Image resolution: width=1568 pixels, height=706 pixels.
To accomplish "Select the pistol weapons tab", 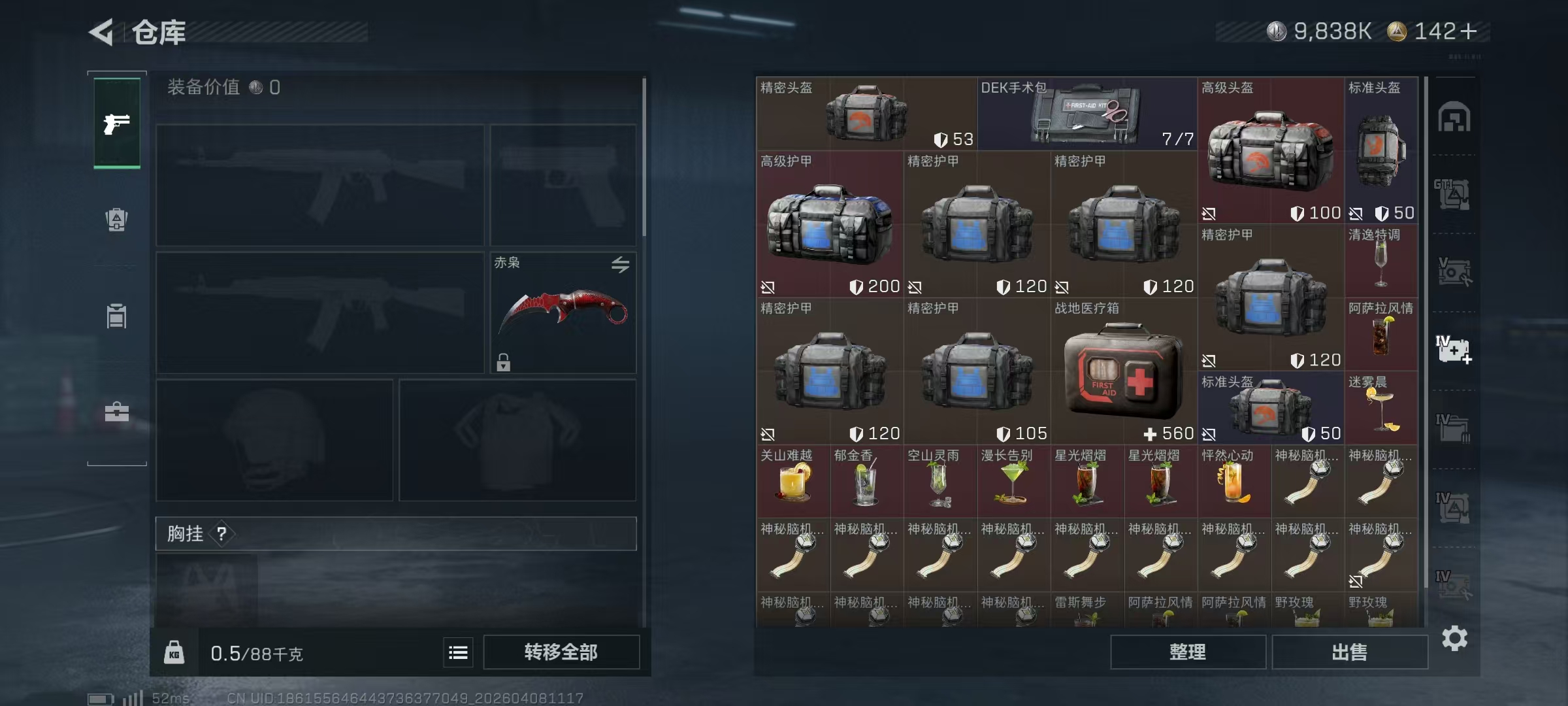I will [117, 123].
